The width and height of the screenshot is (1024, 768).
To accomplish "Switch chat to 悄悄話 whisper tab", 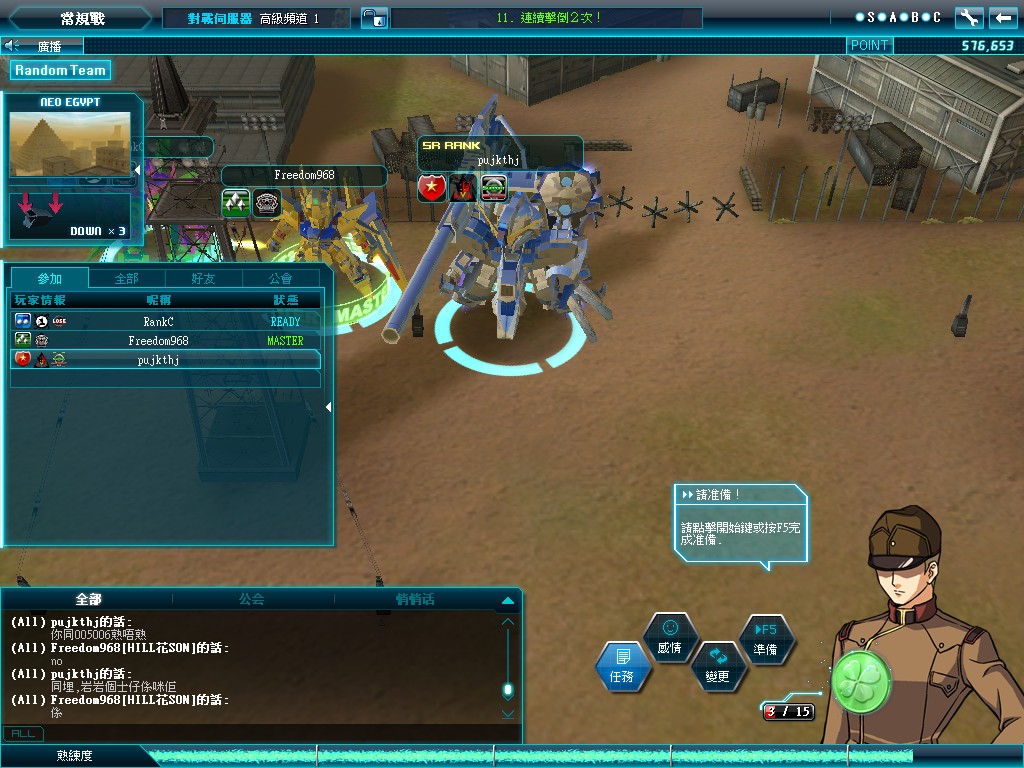I will 415,600.
